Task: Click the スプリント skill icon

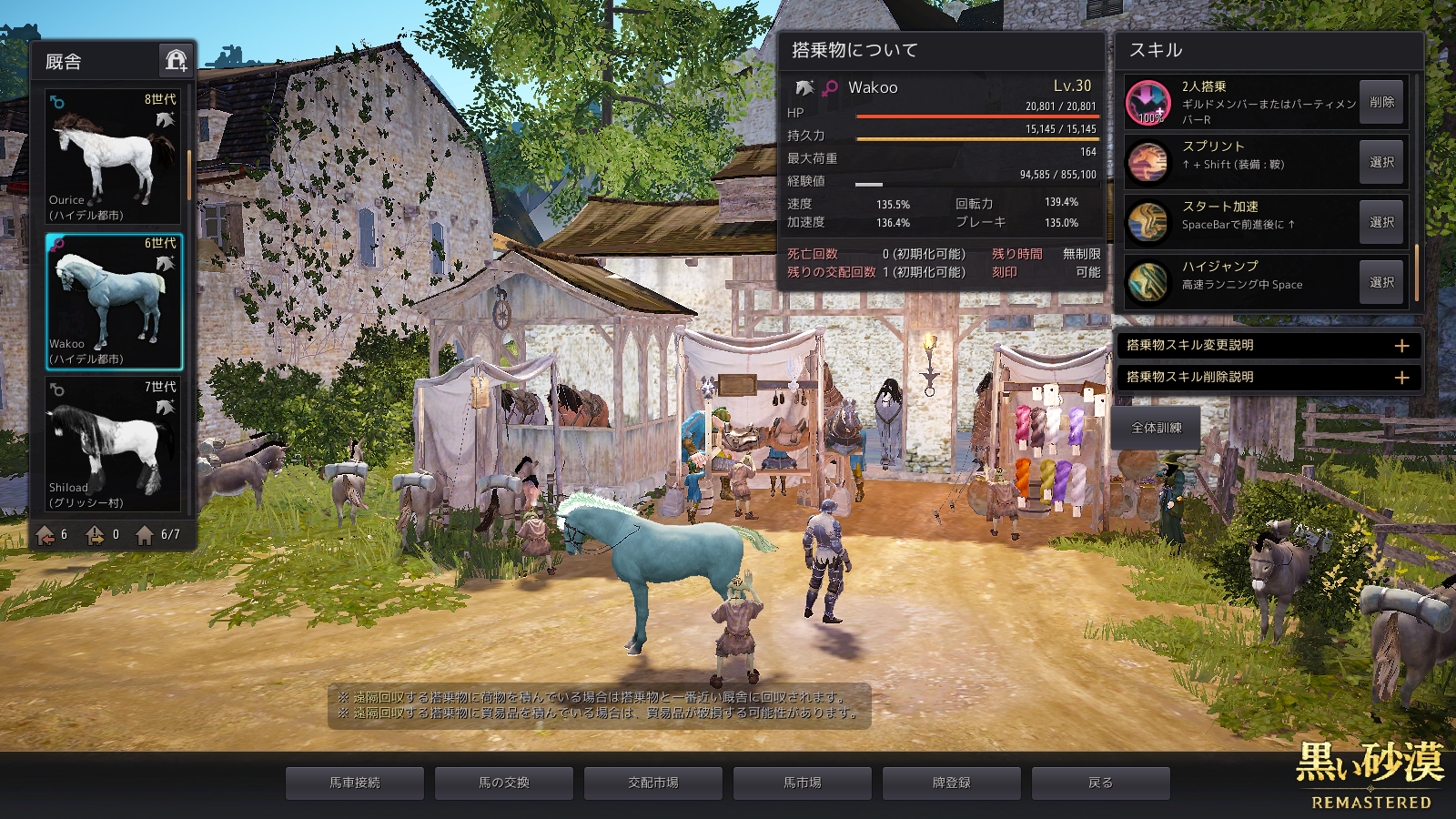Action: 1148,162
